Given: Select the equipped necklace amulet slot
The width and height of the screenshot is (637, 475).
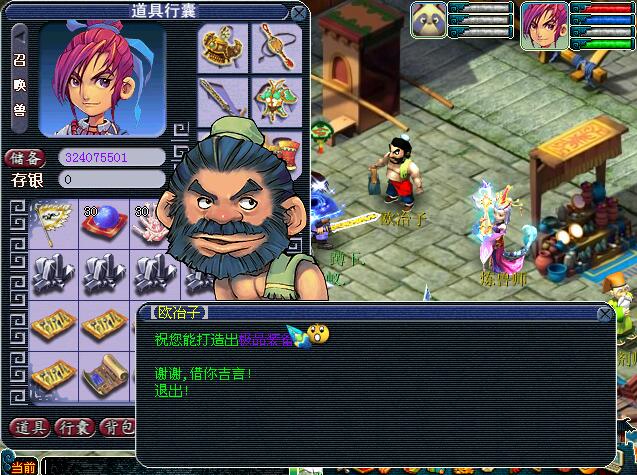Looking at the screenshot, I should coord(276,47).
